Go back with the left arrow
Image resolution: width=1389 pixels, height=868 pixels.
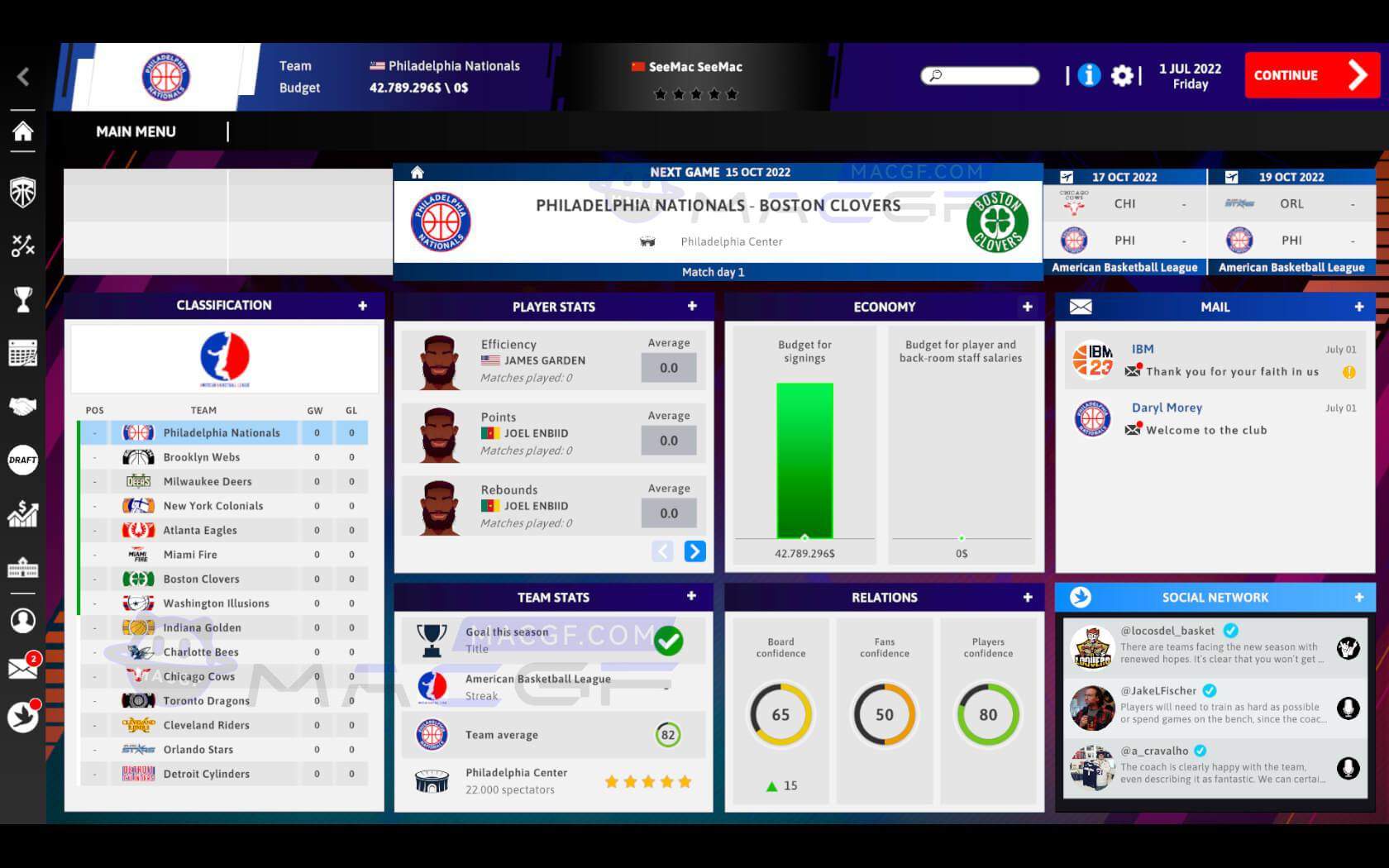click(x=23, y=77)
